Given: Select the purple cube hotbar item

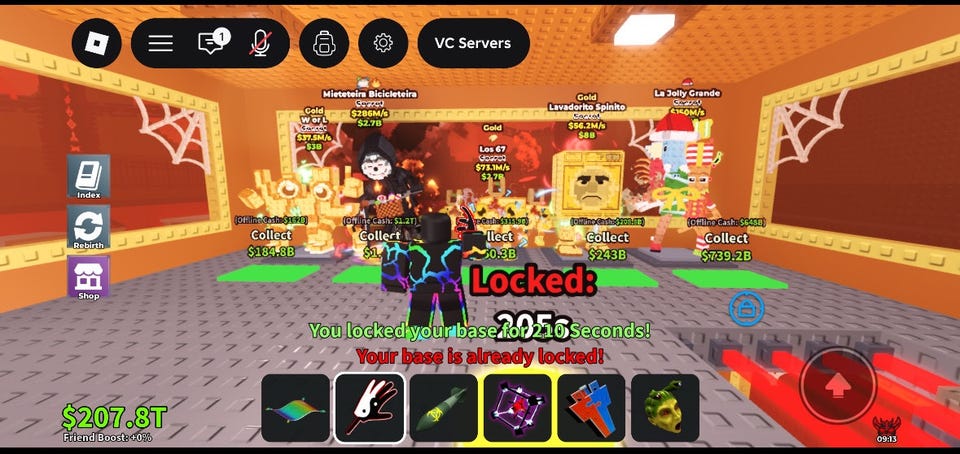Looking at the screenshot, I should point(518,408).
